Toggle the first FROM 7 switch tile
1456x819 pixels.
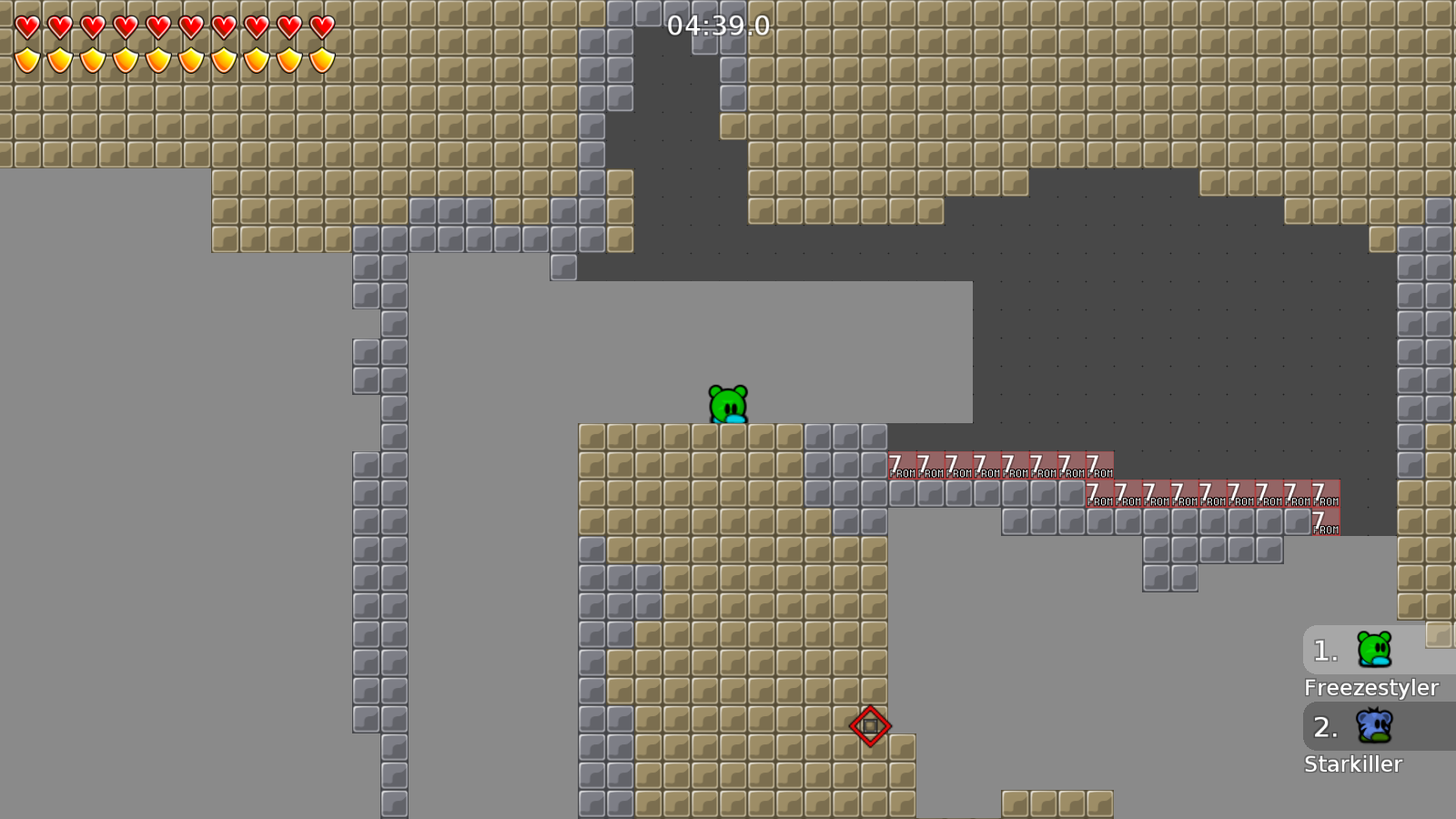(x=902, y=464)
